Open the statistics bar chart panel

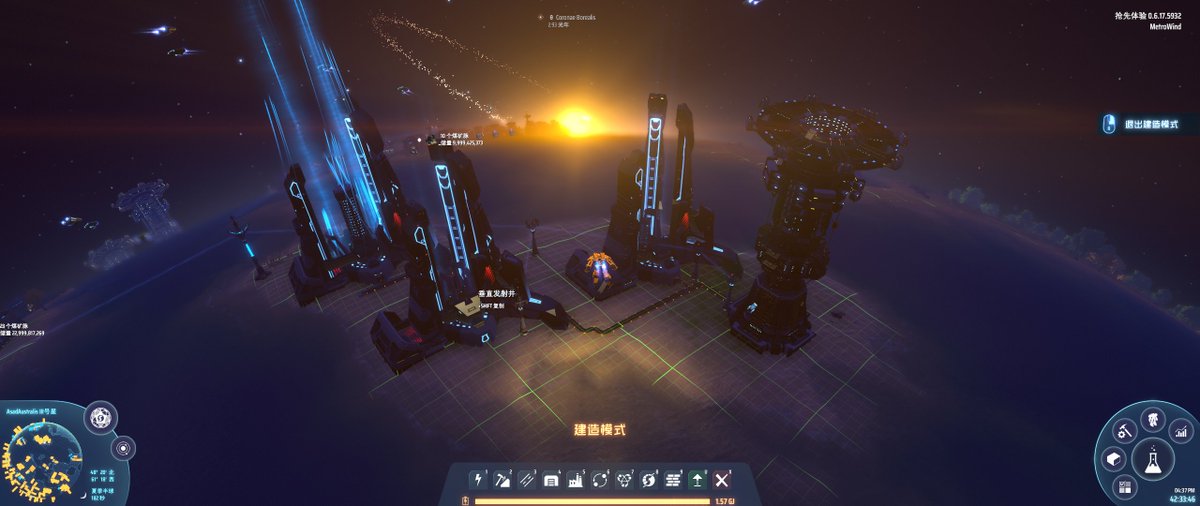pos(1182,432)
